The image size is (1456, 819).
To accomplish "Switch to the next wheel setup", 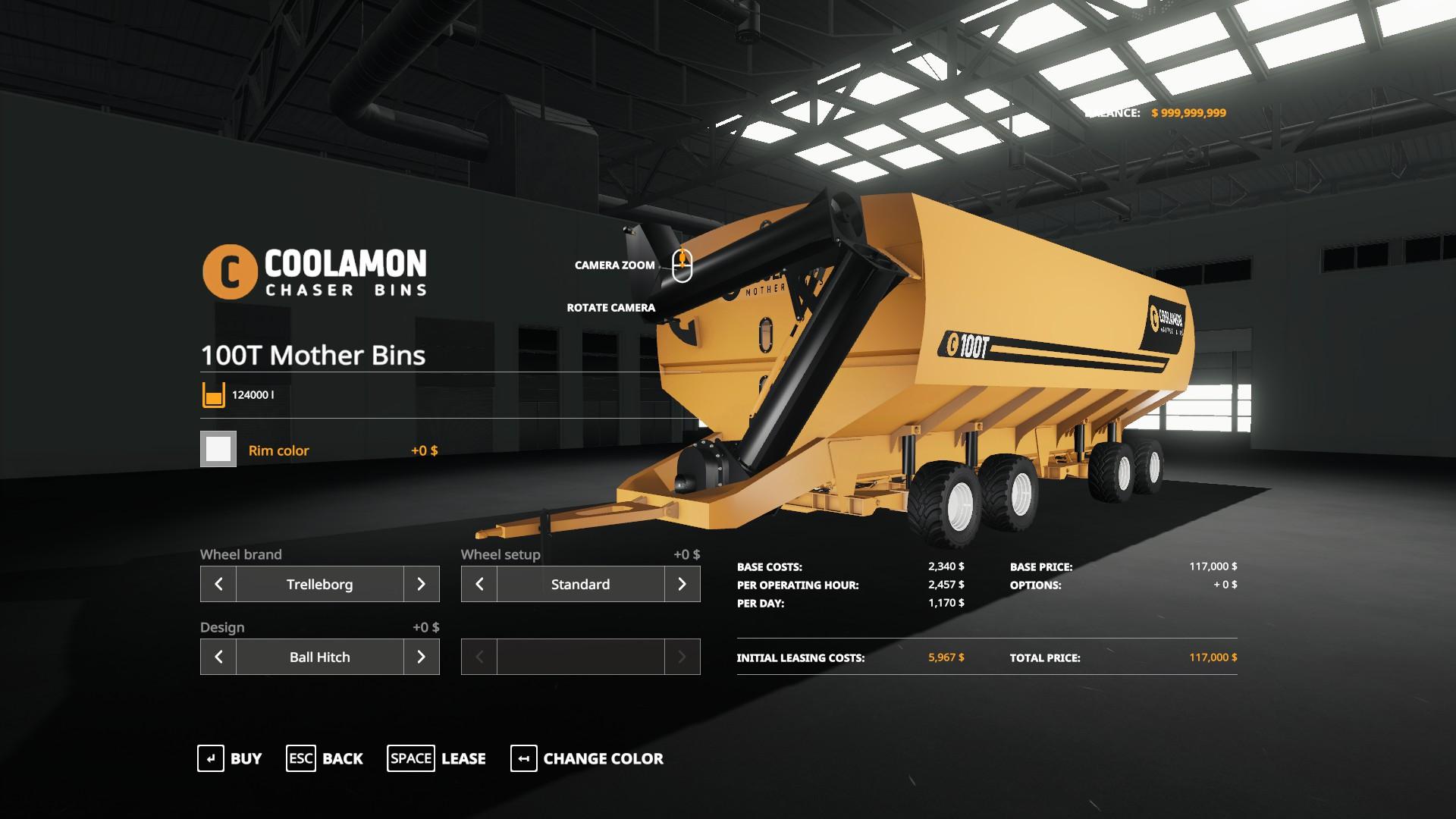I will point(683,584).
